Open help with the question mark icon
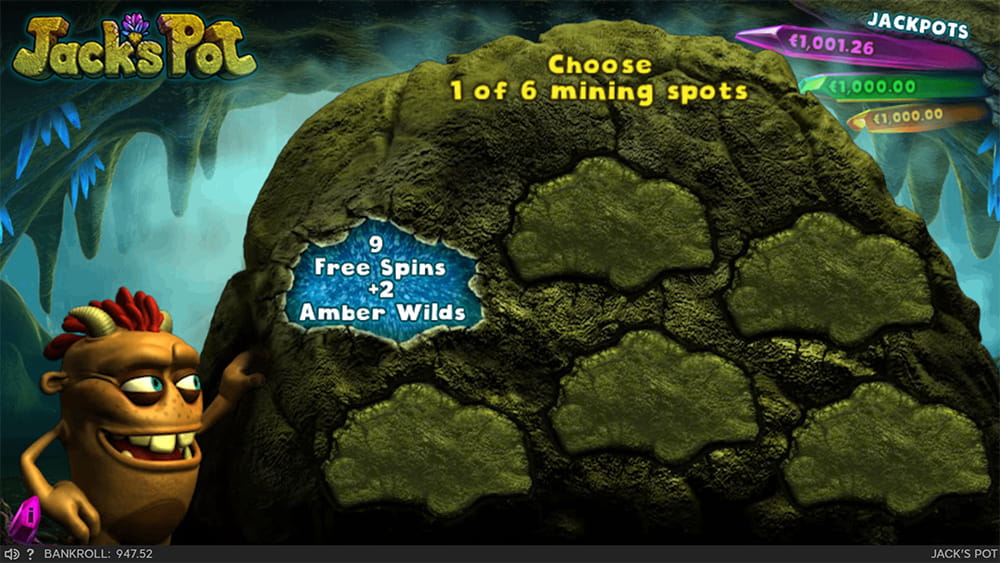Screen dimensions: 1000x563 point(30,554)
